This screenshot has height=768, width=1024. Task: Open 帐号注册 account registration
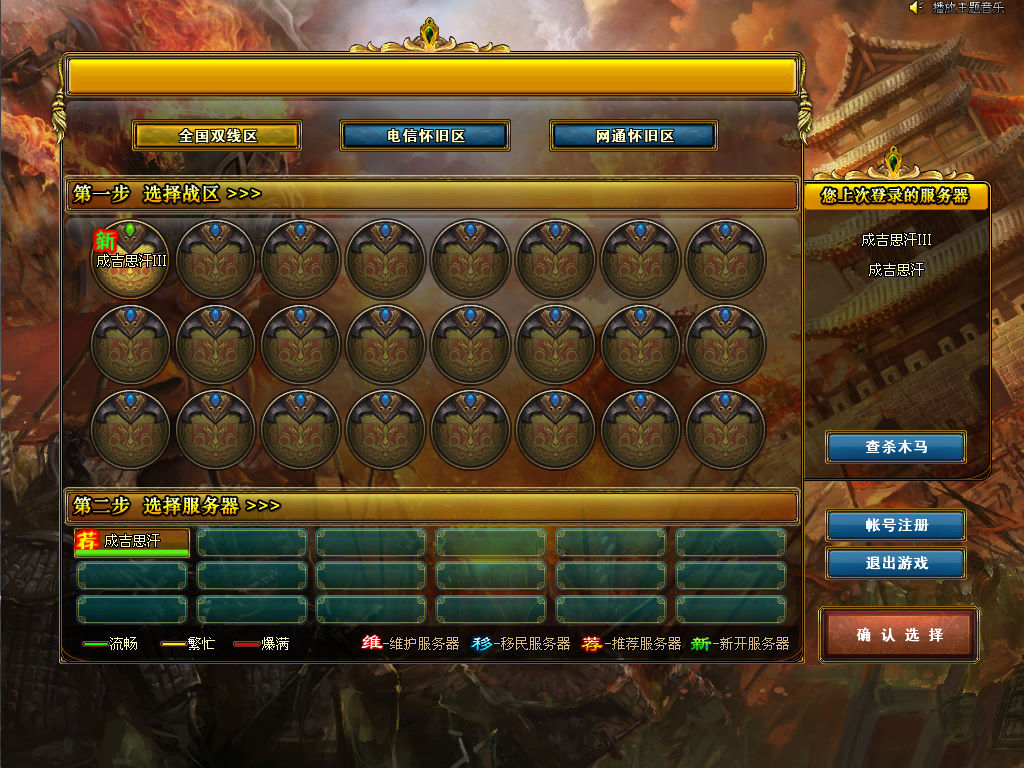896,525
